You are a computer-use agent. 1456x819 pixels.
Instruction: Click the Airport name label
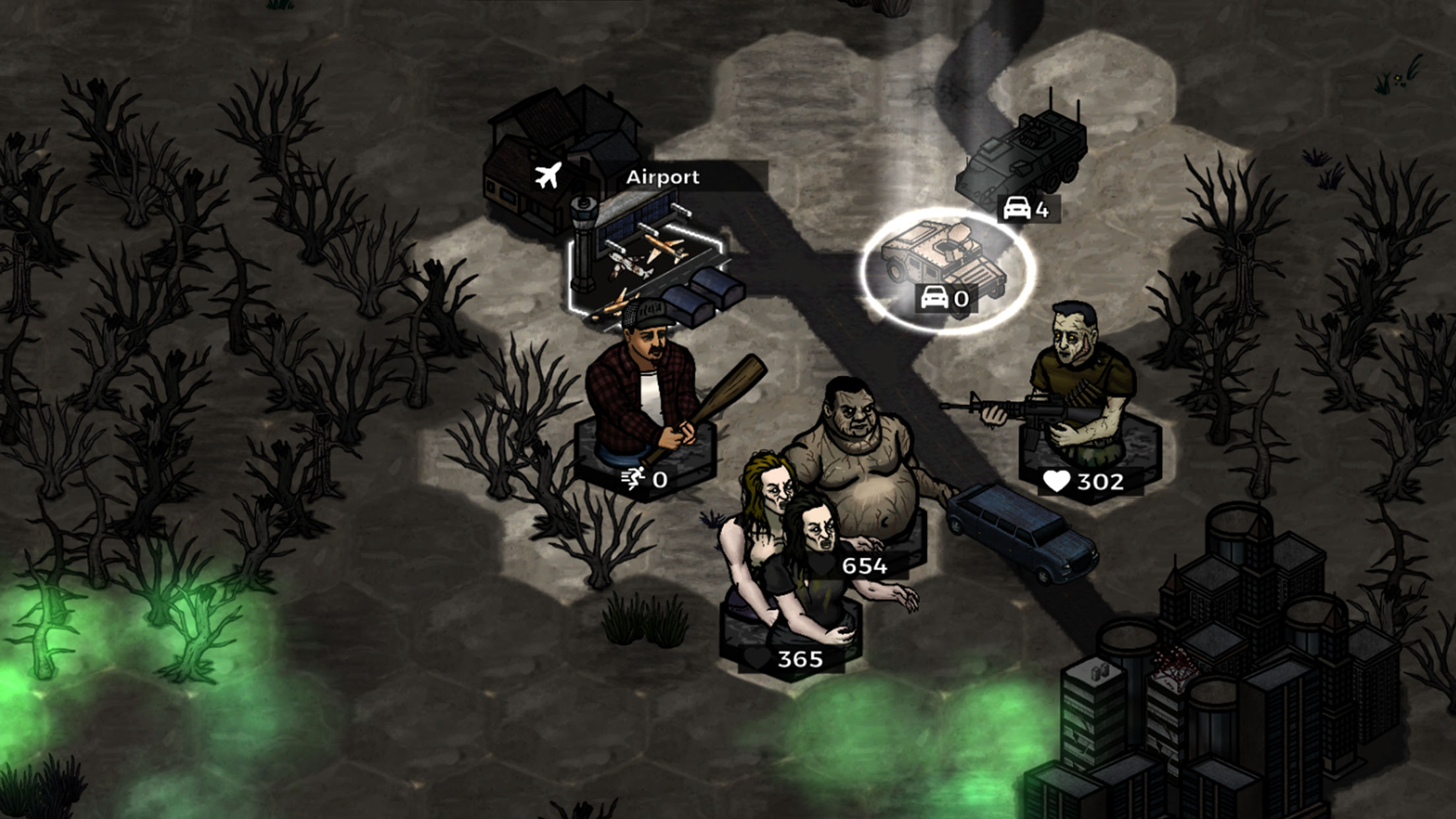pos(663,177)
